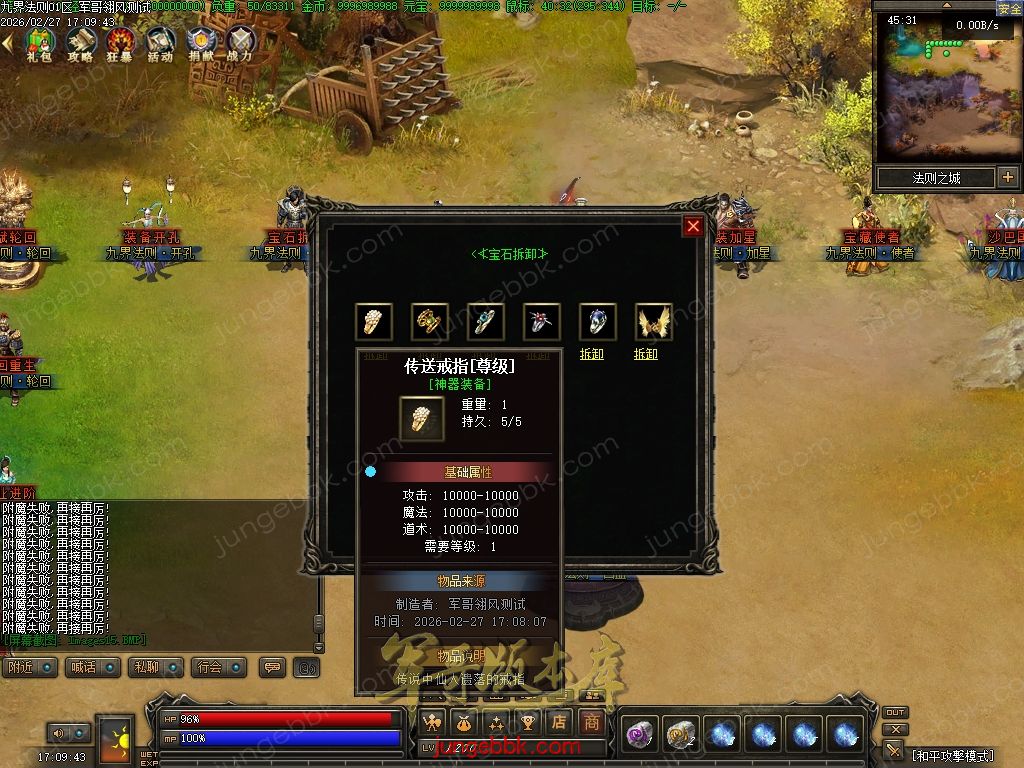The height and width of the screenshot is (768, 1024).
Task: Click 拆卸 under the blue sapphire ring
Action: click(x=591, y=354)
